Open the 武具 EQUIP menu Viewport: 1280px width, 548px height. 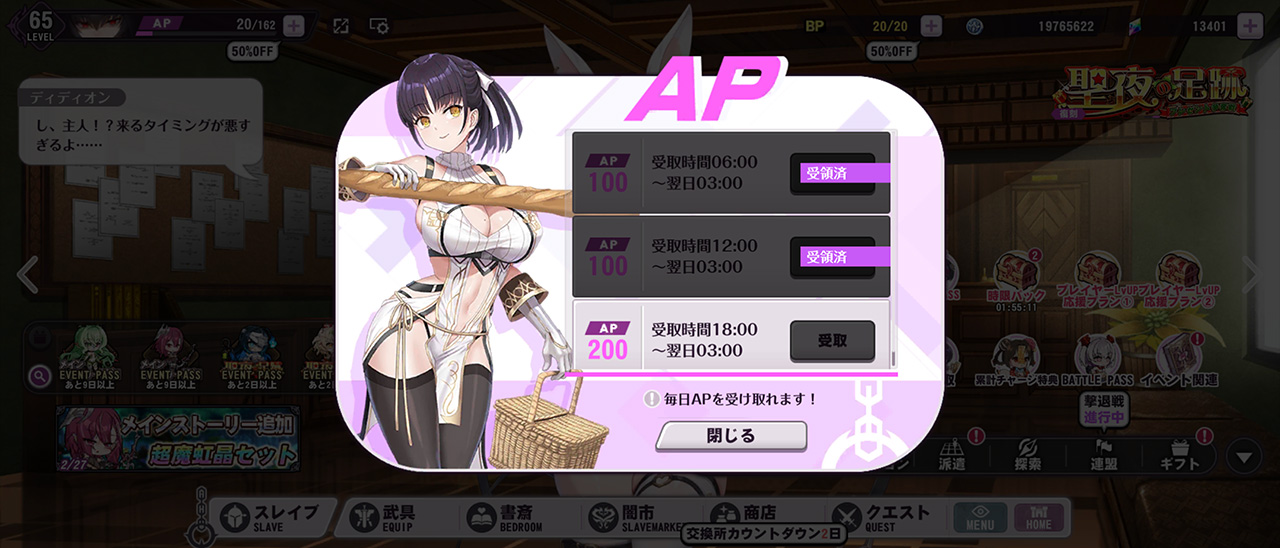(x=392, y=517)
